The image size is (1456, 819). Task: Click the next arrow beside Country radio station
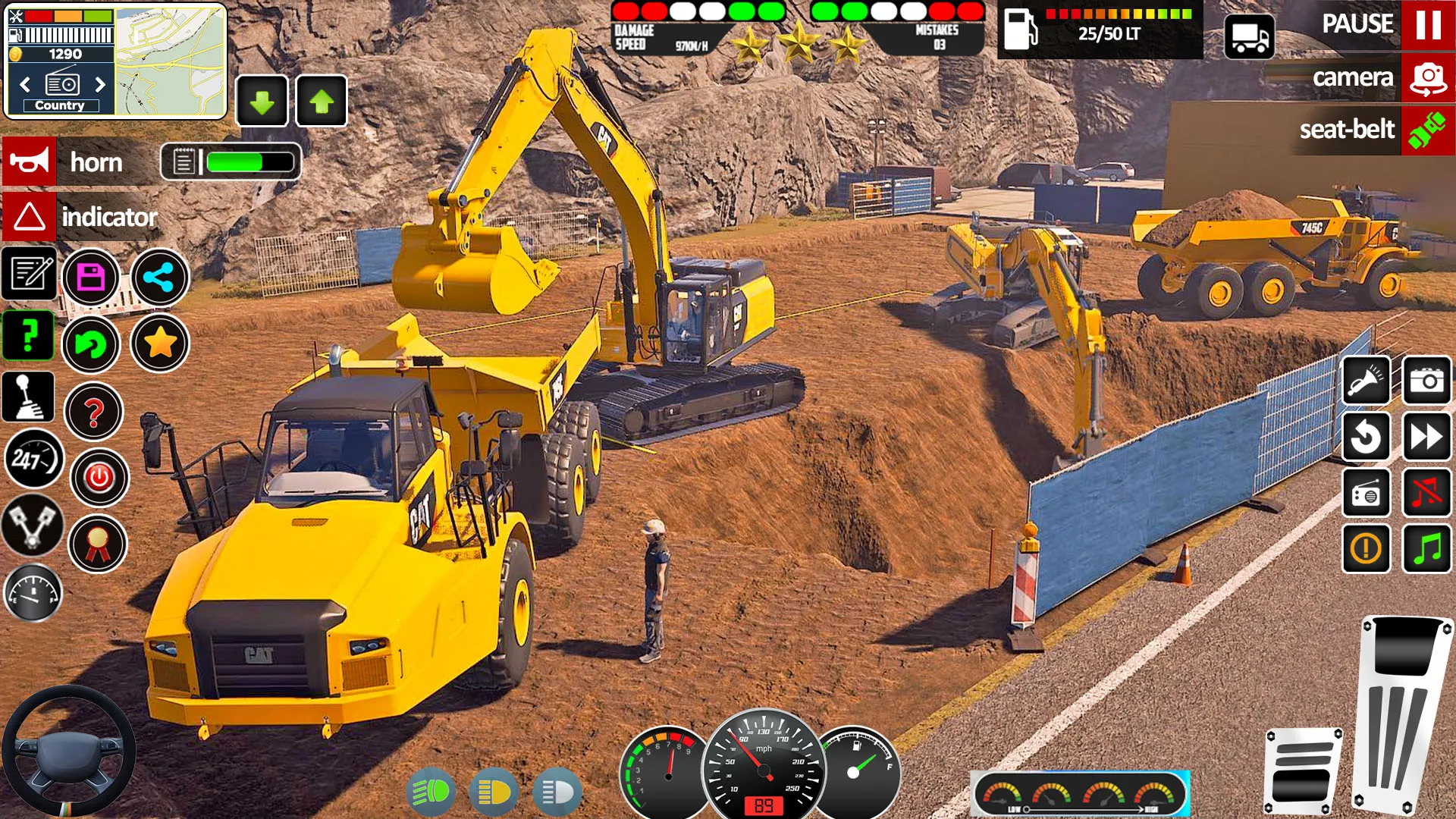pos(101,86)
